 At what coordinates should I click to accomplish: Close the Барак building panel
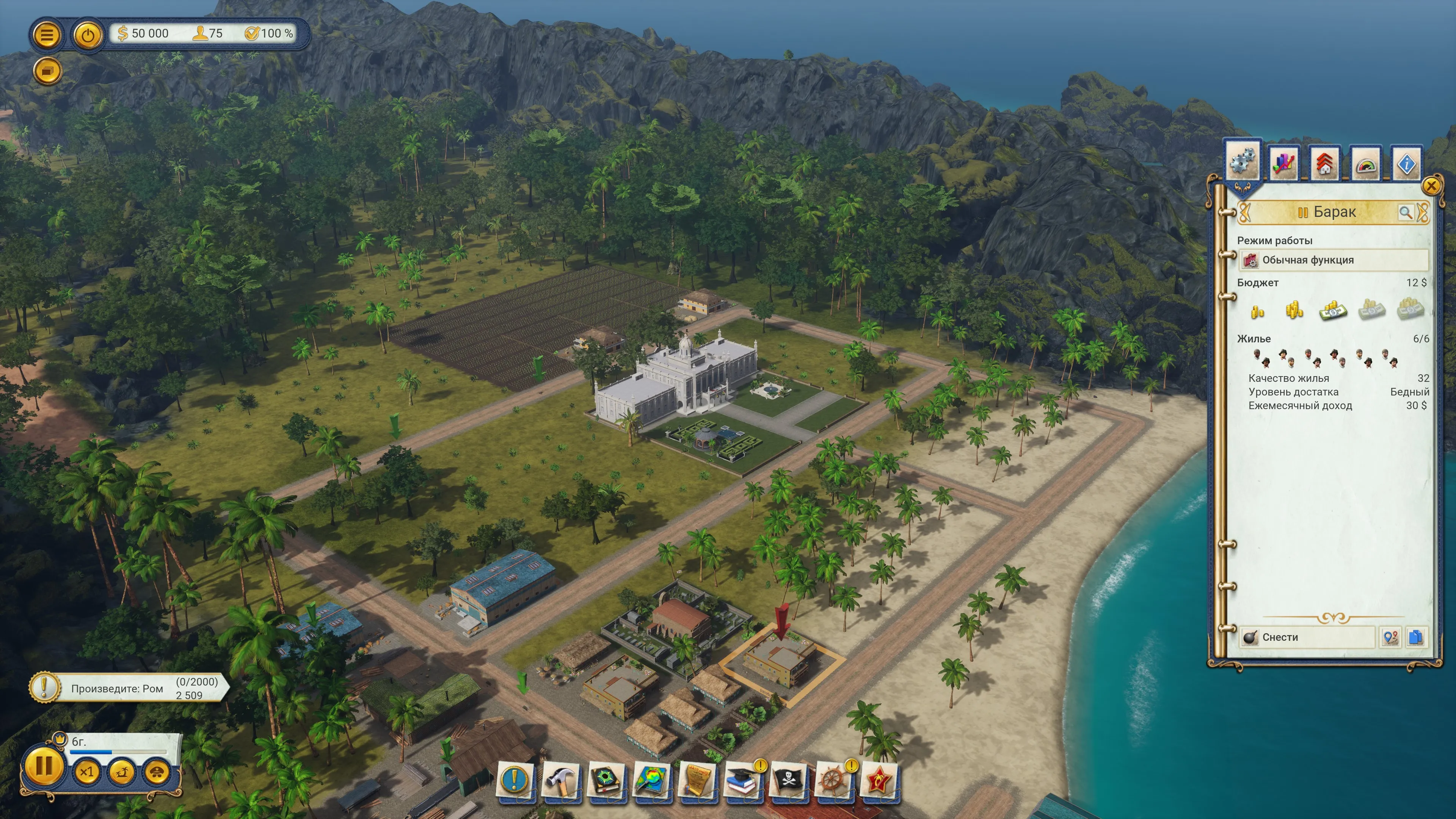tap(1431, 185)
